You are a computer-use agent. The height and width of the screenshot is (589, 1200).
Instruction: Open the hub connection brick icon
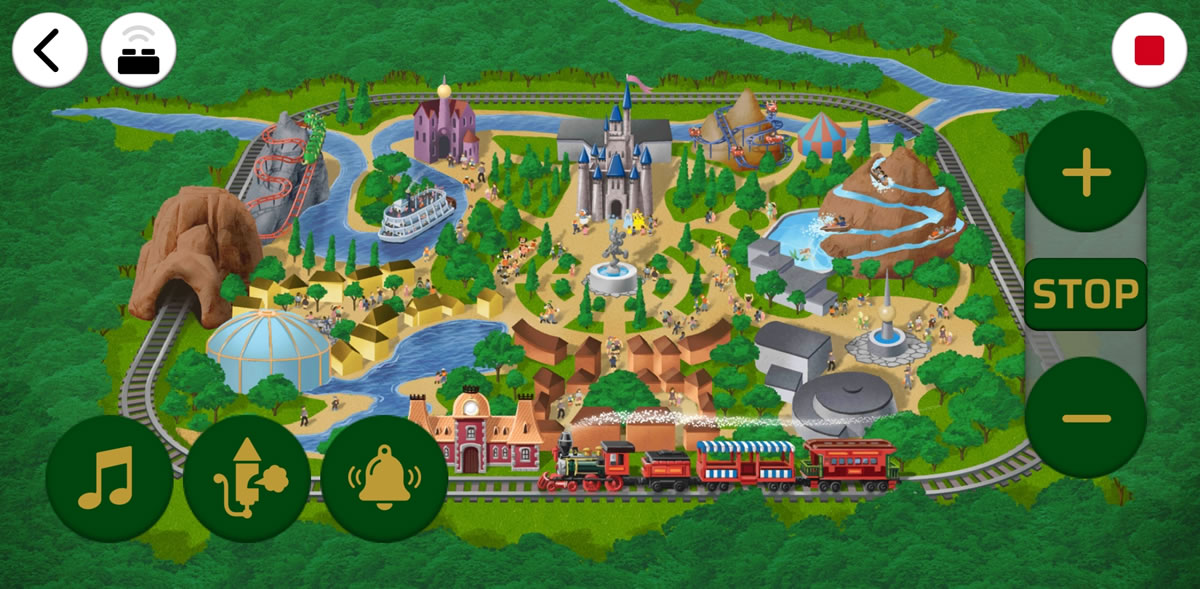(x=138, y=50)
